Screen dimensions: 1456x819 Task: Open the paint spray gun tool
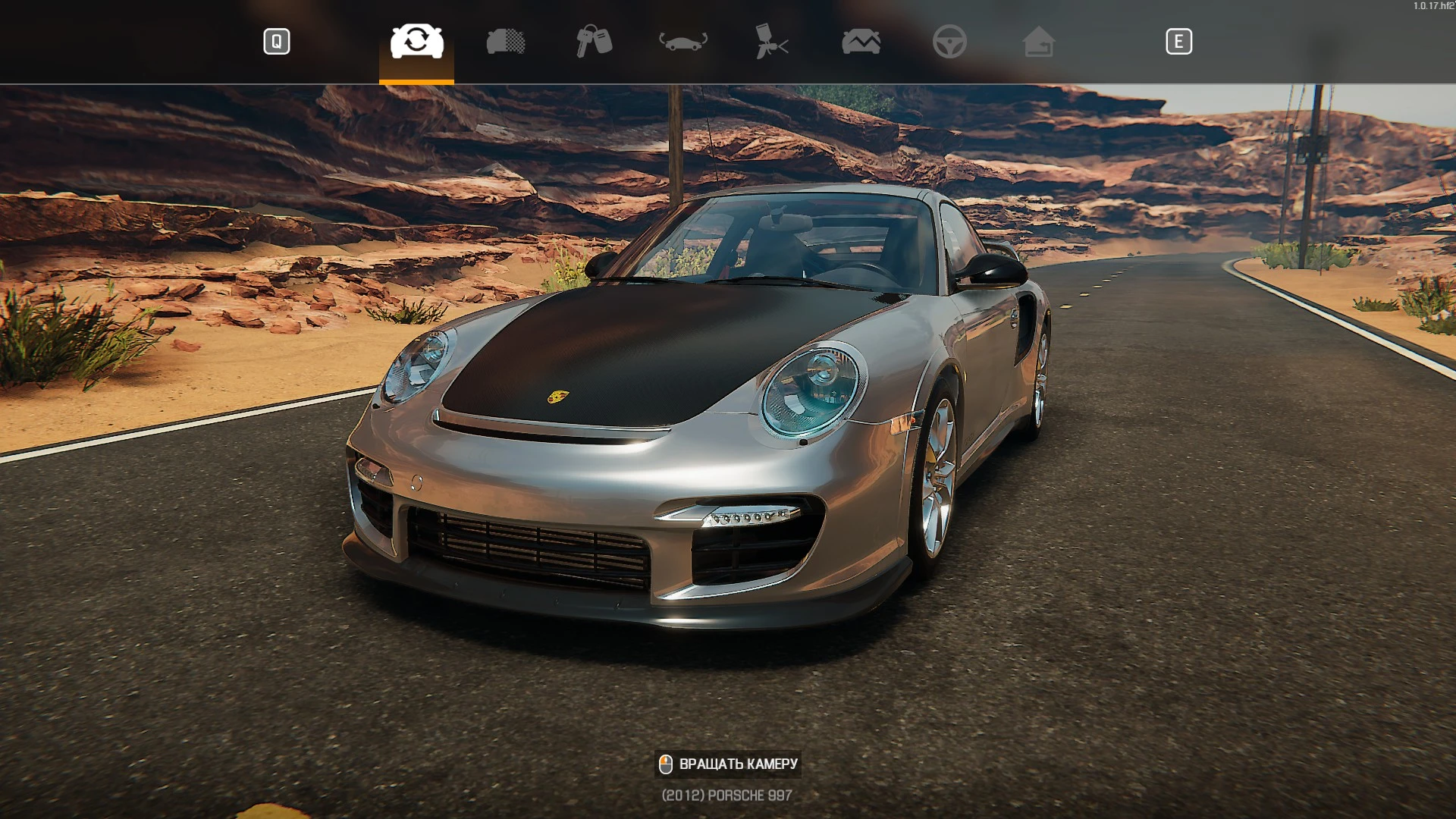[770, 42]
